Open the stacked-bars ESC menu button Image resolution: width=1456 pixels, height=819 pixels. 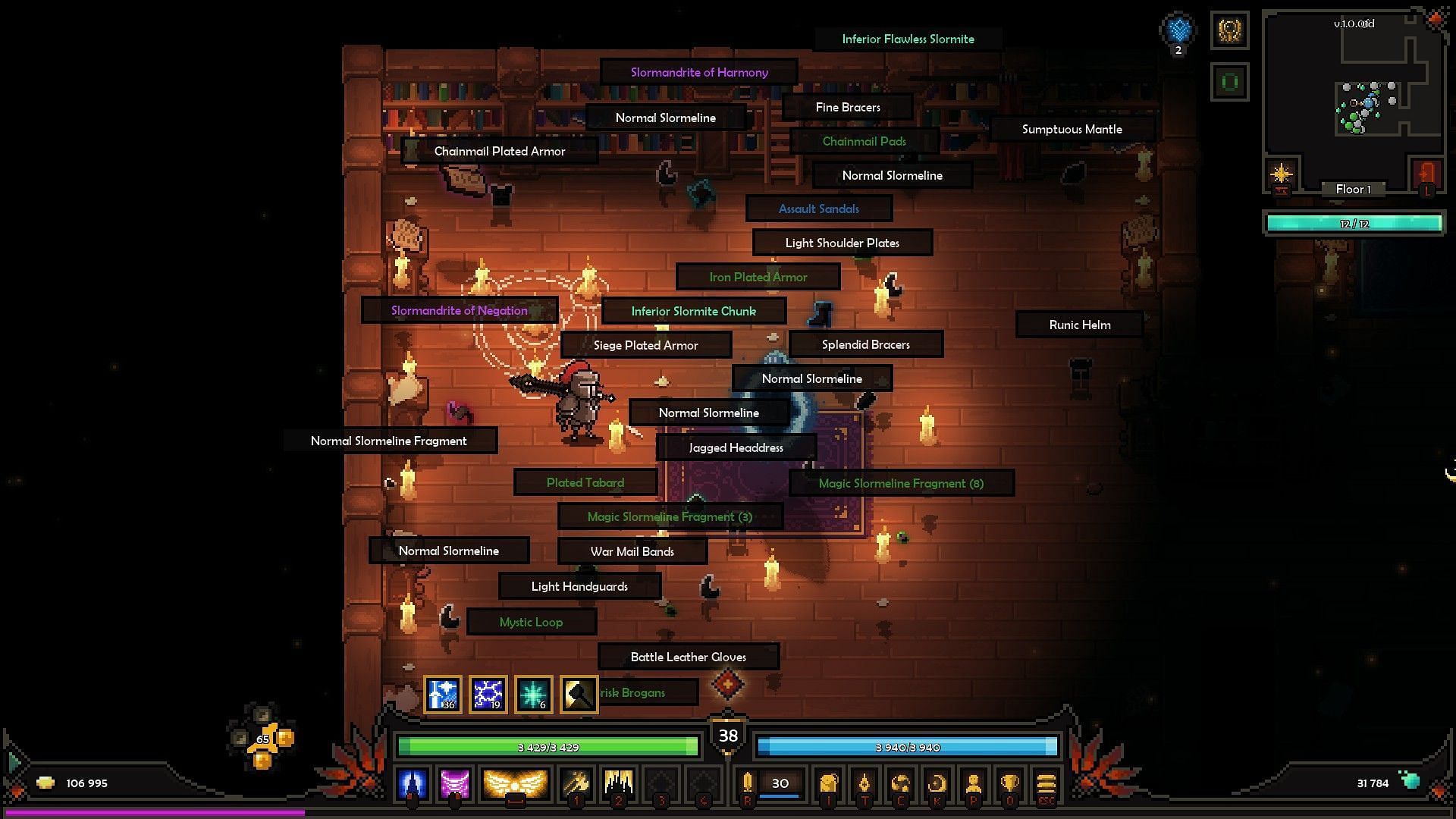tap(1046, 783)
